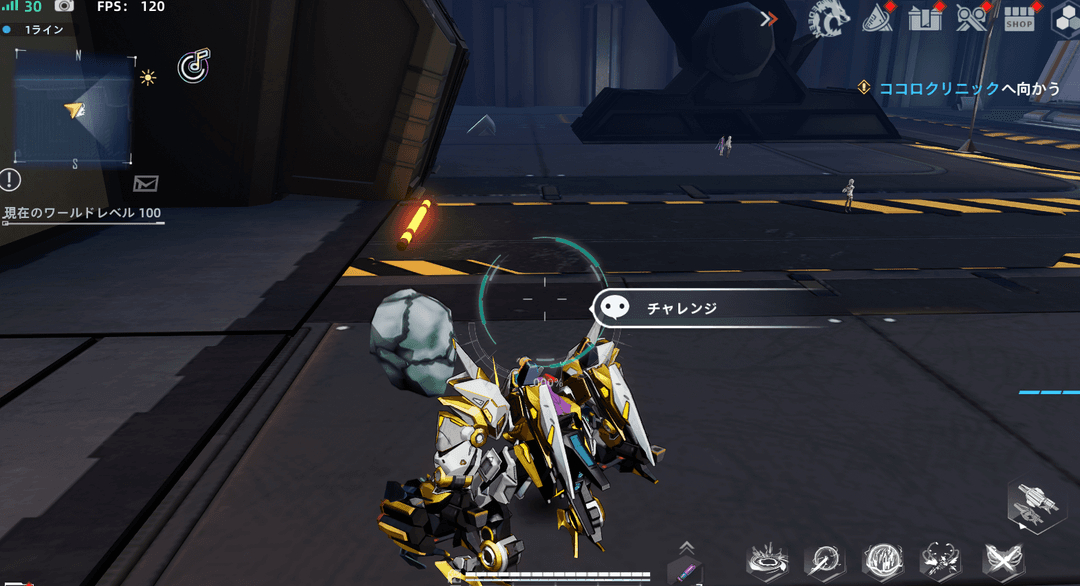Switch weapon using the gun hexagon
The width and height of the screenshot is (1080, 586).
(1033, 503)
